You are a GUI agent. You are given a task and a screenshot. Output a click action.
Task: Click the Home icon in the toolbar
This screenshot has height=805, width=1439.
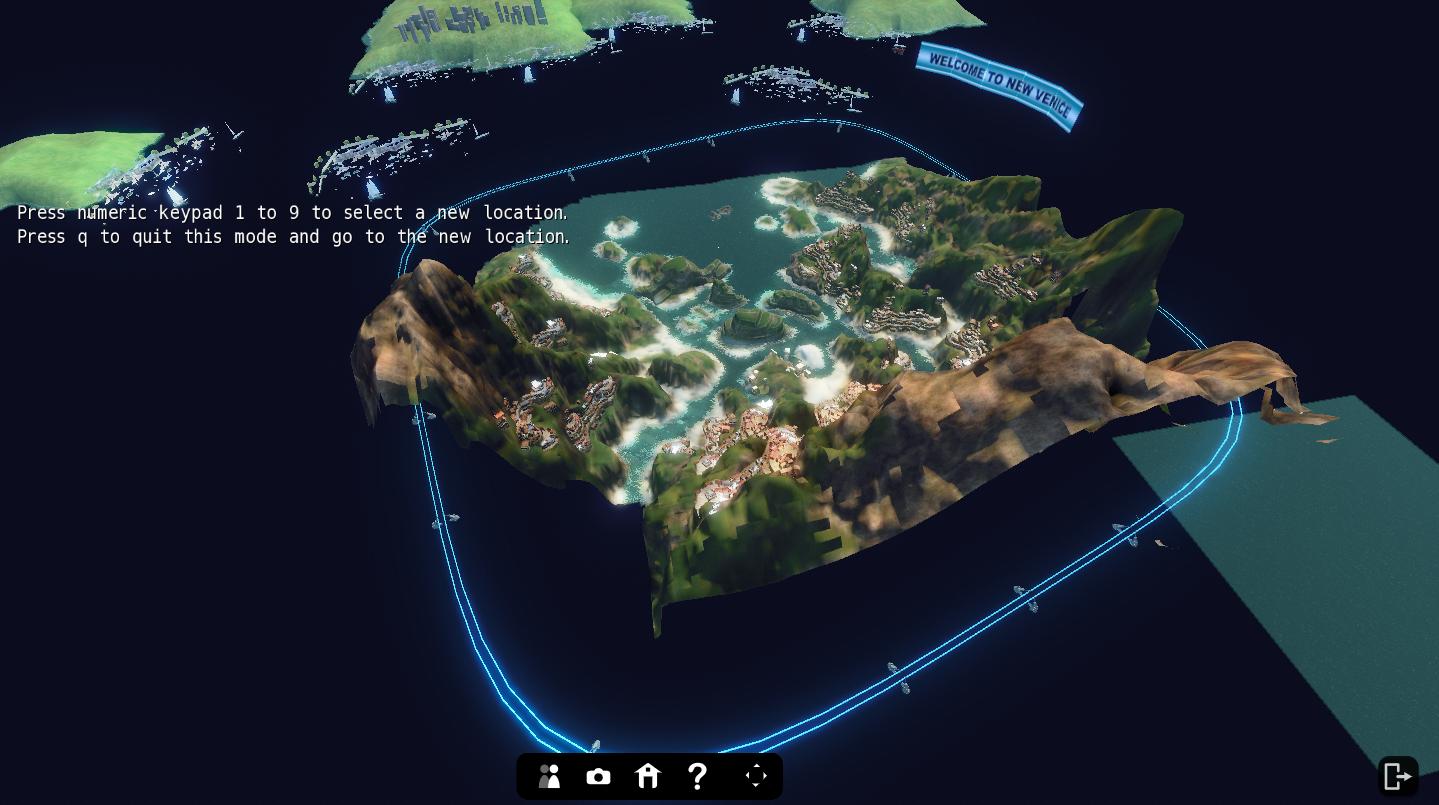tap(647, 776)
